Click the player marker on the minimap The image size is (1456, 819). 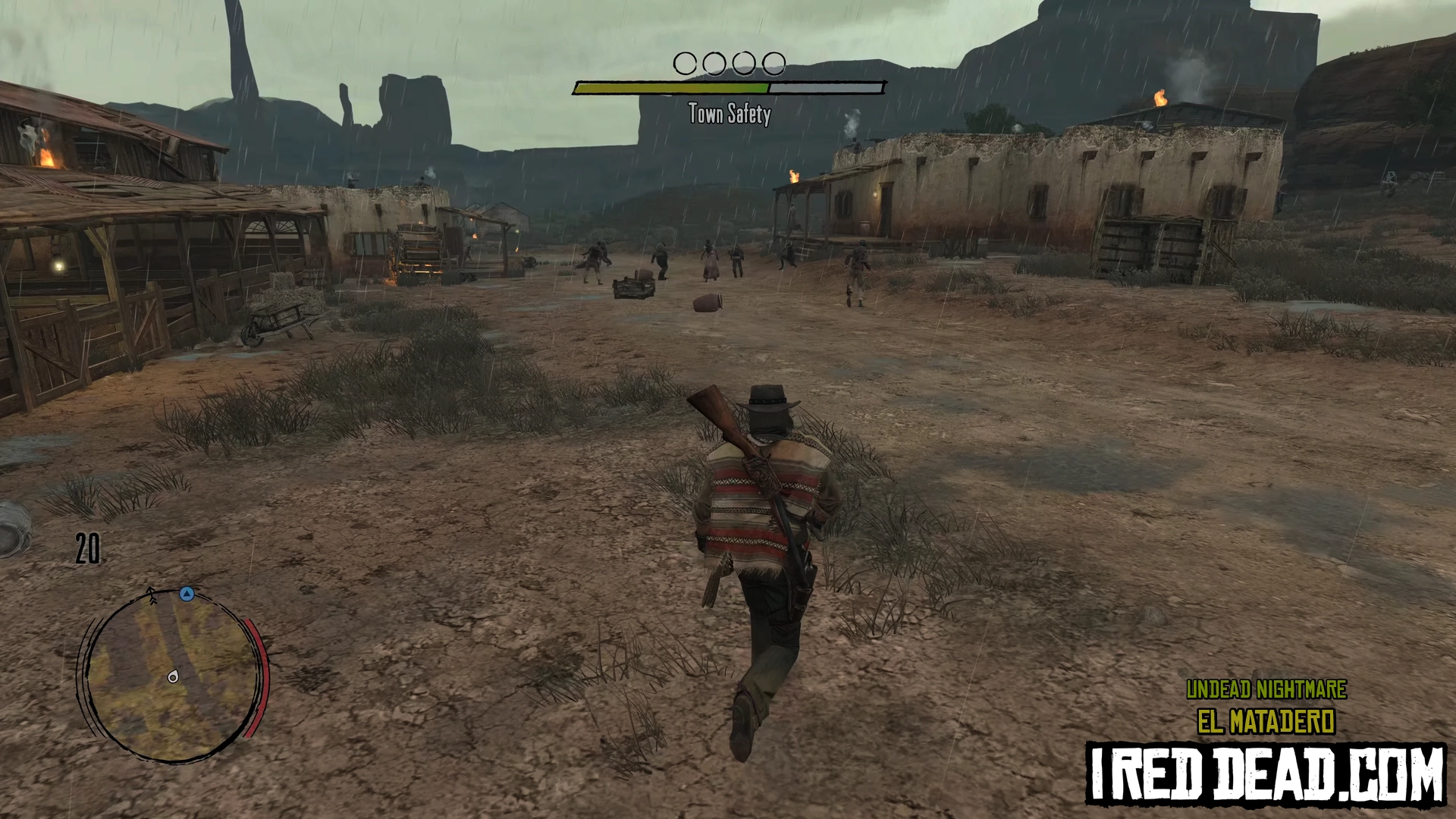pyautogui.click(x=174, y=677)
